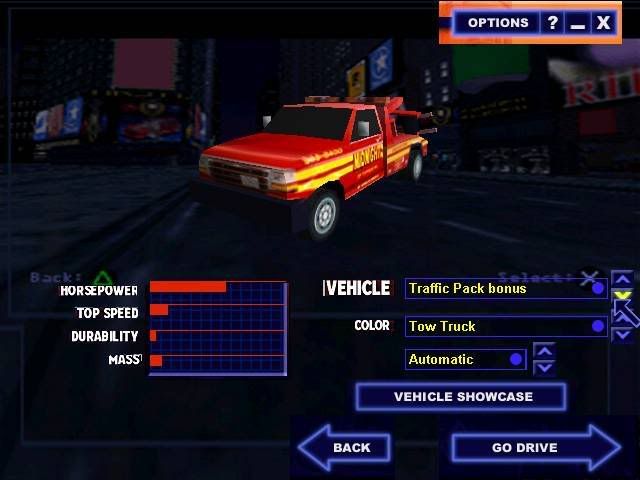Select the previous vehicle with the up arrow
640x480 pixels.
pos(622,280)
